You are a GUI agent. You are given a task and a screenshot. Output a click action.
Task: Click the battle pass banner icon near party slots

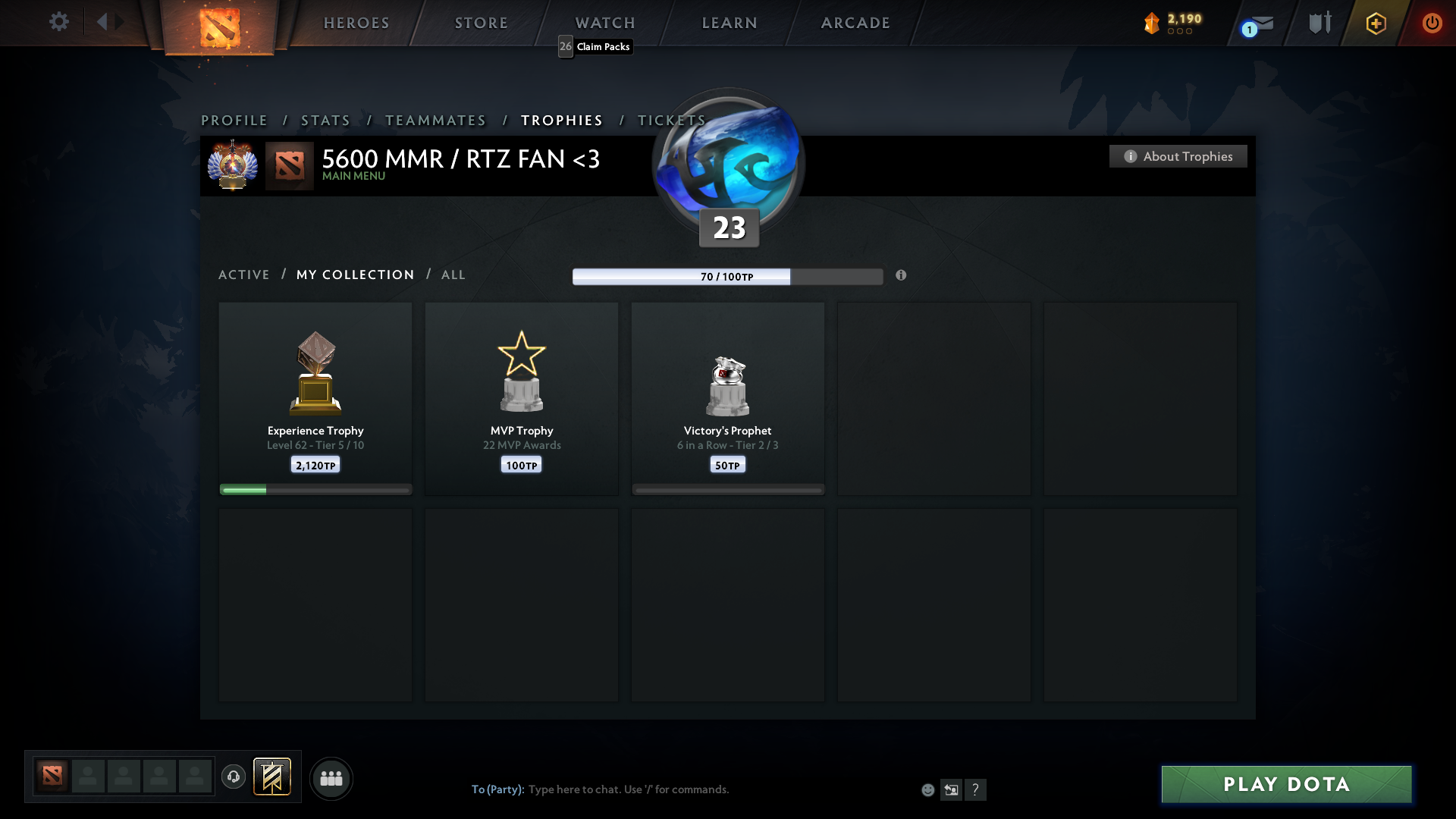[x=273, y=777]
